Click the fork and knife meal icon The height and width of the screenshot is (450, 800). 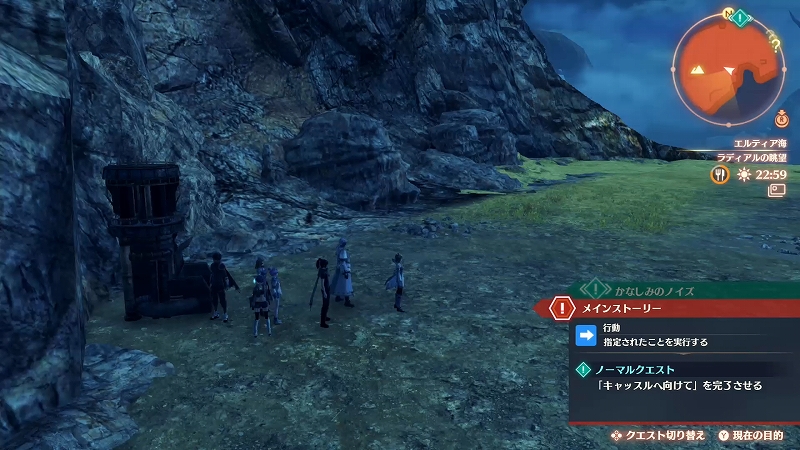(x=719, y=174)
